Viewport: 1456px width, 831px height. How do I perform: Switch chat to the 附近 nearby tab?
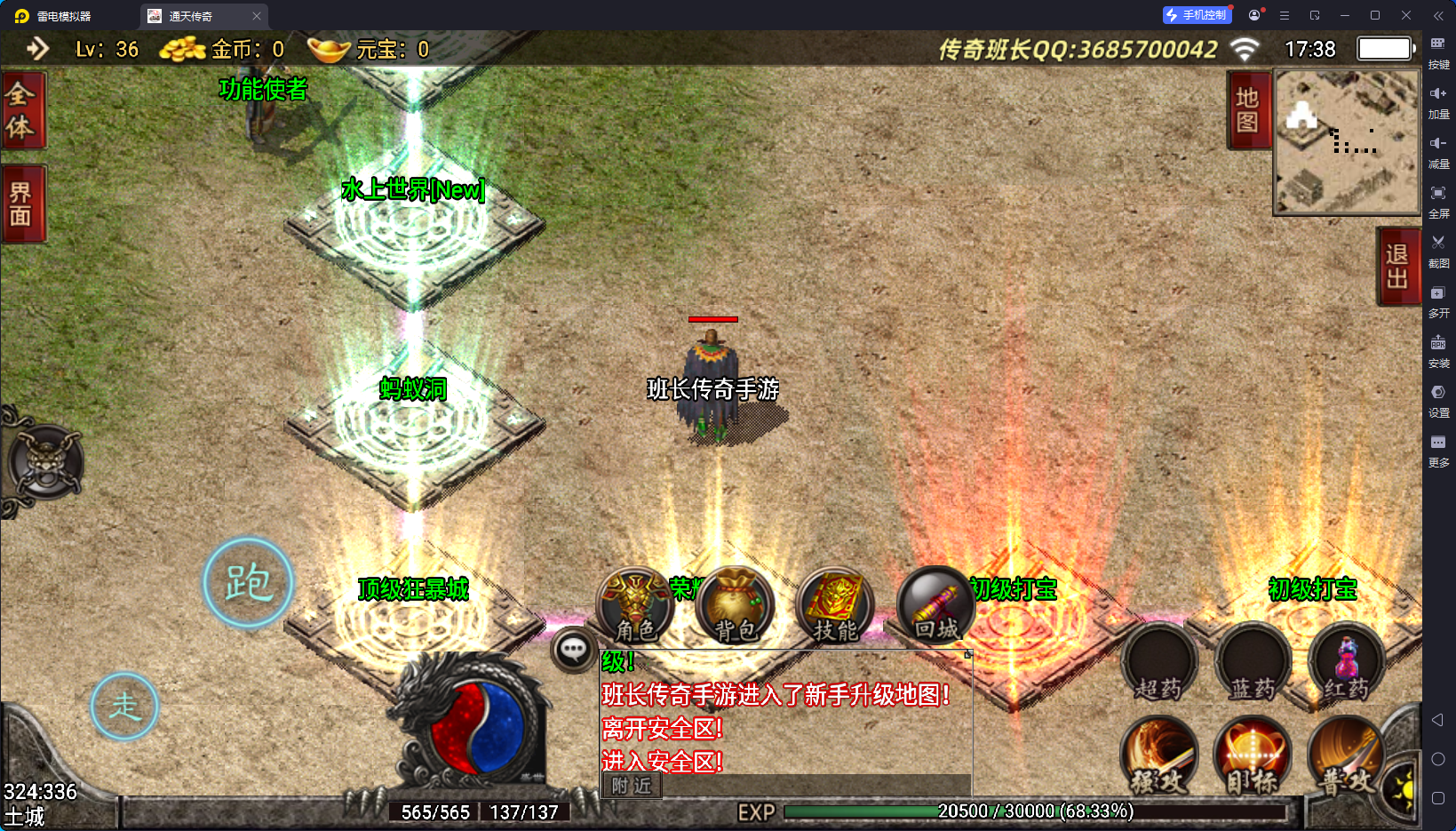(x=632, y=786)
